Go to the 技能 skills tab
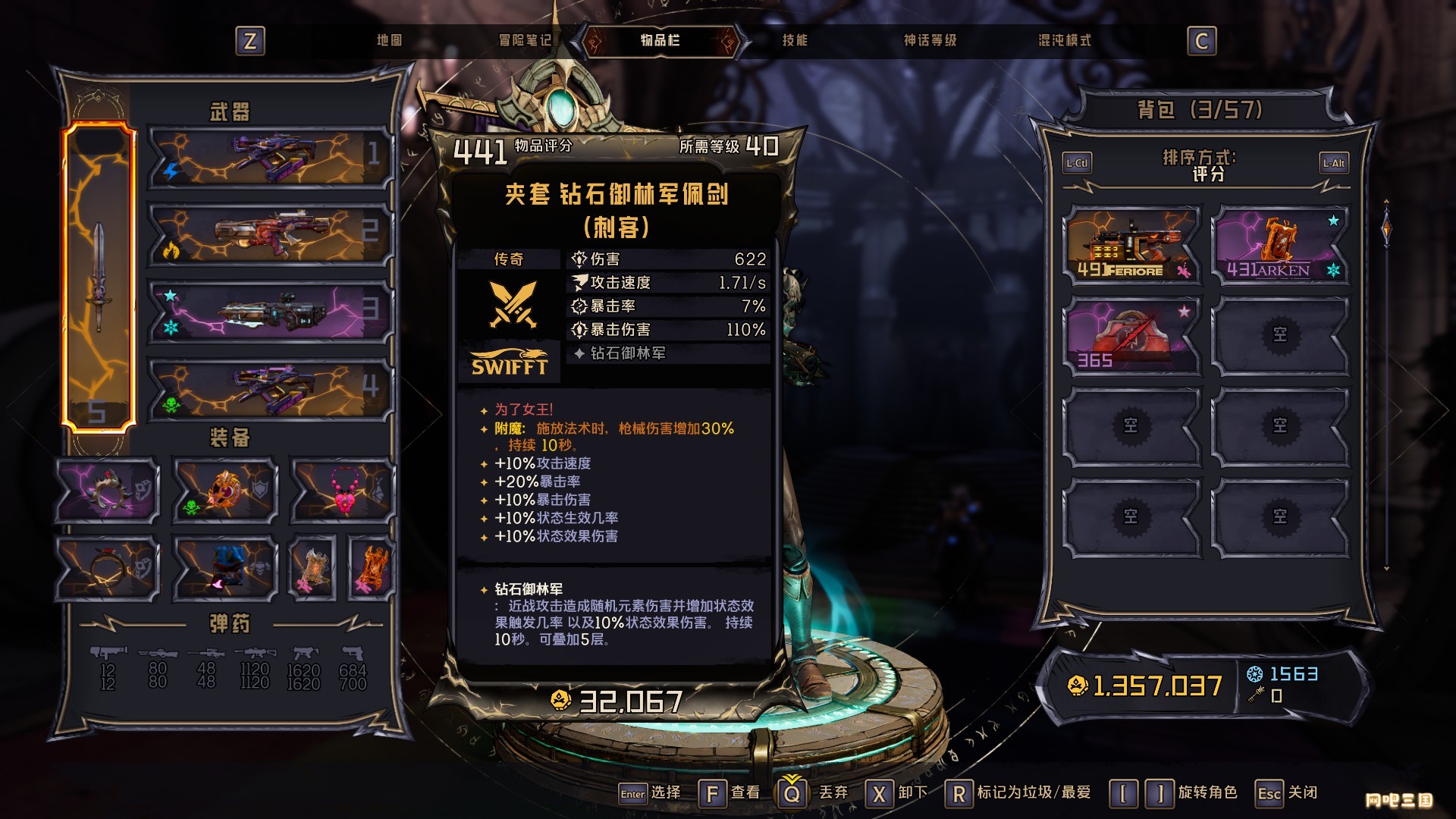 tap(795, 40)
